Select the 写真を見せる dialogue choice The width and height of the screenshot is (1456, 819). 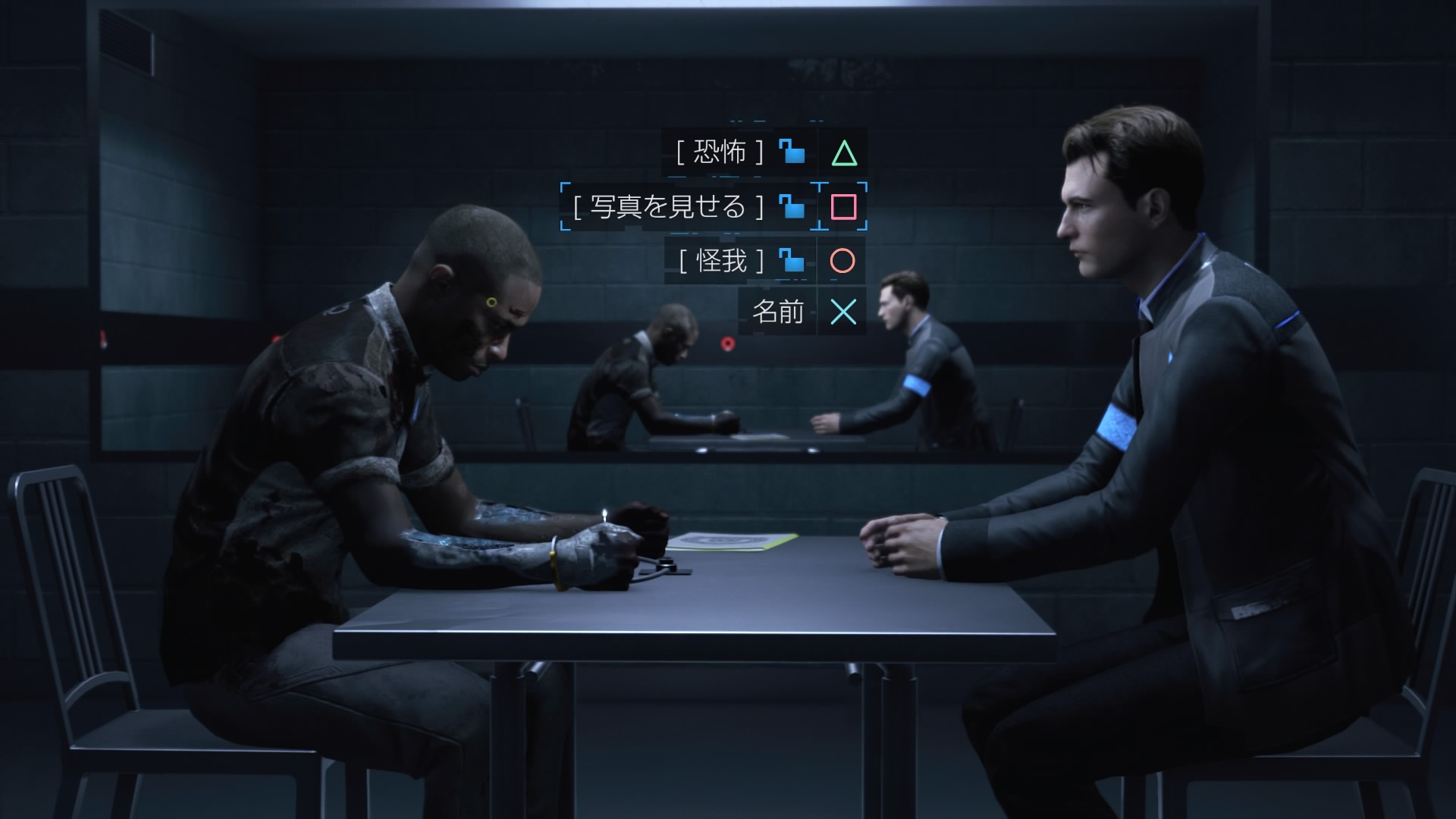pyautogui.click(x=668, y=206)
